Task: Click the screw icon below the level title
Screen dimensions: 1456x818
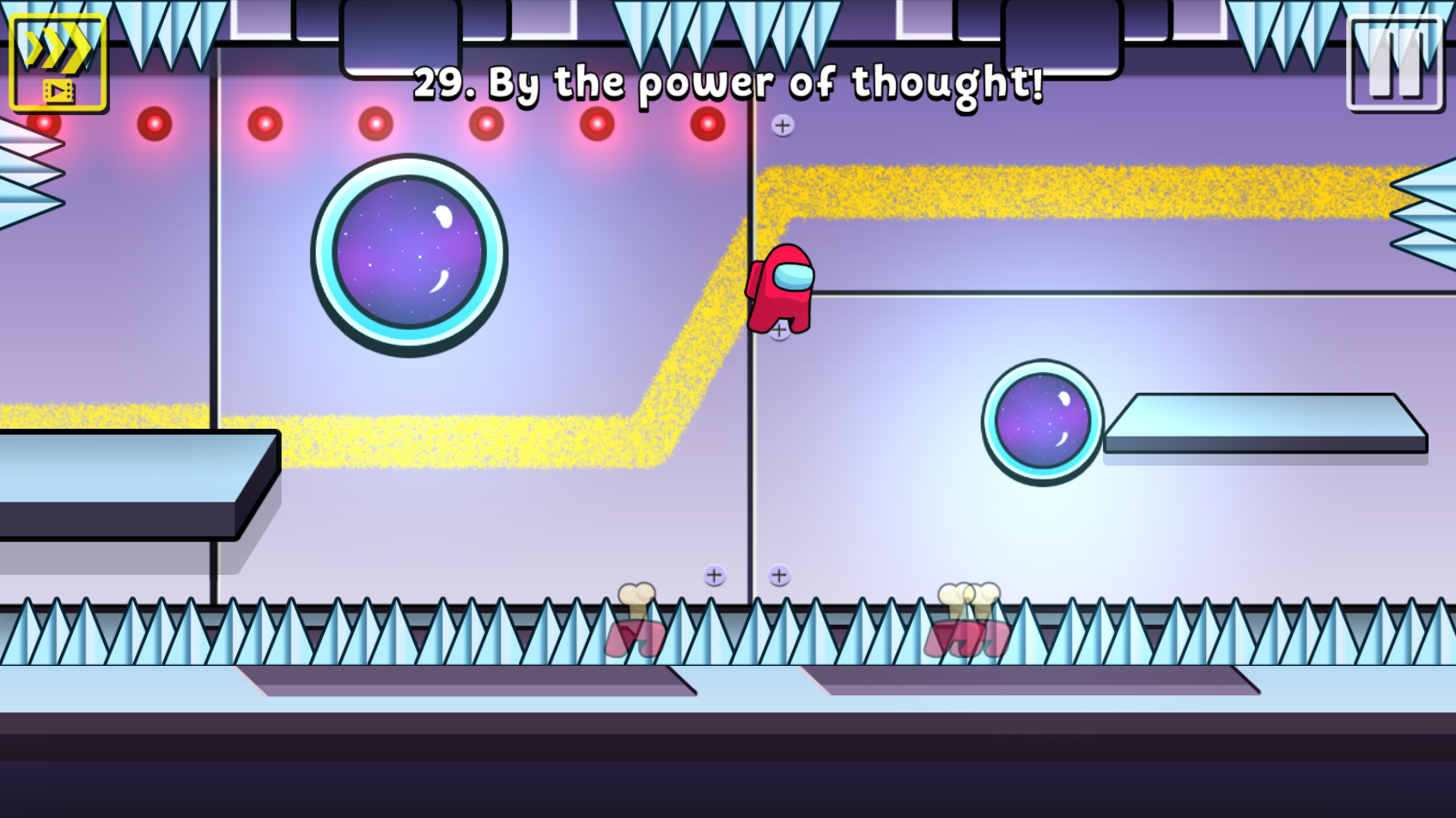Action: click(783, 125)
